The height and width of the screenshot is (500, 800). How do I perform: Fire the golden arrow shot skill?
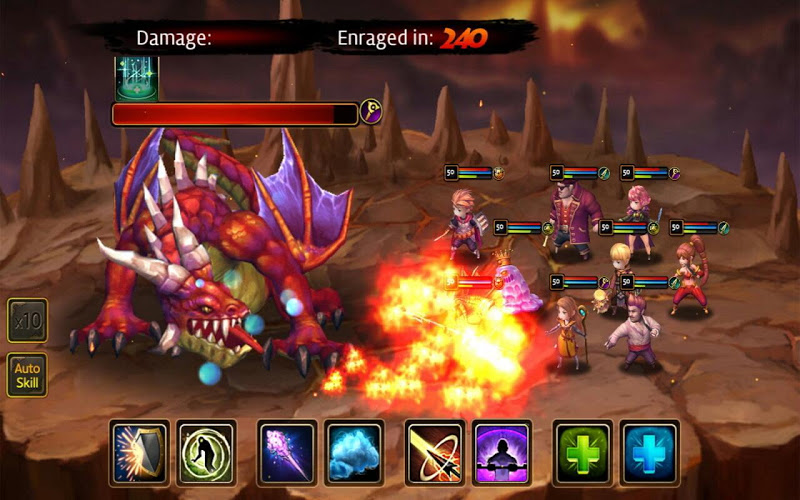[435, 452]
